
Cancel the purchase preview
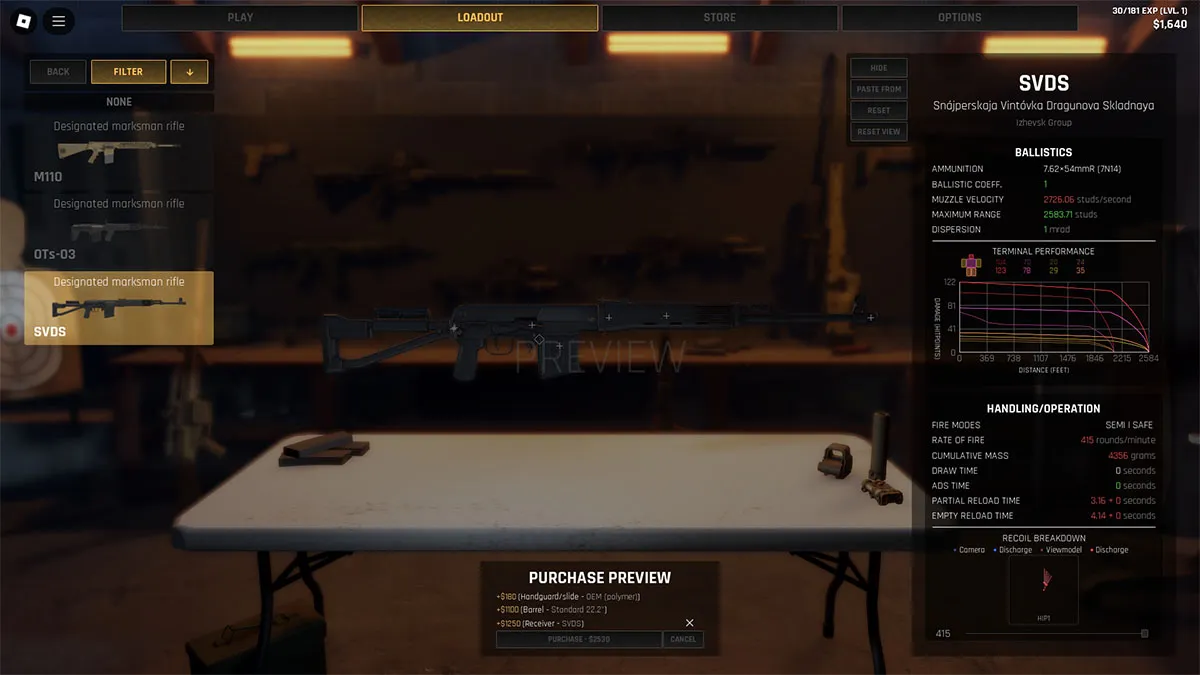[683, 639]
